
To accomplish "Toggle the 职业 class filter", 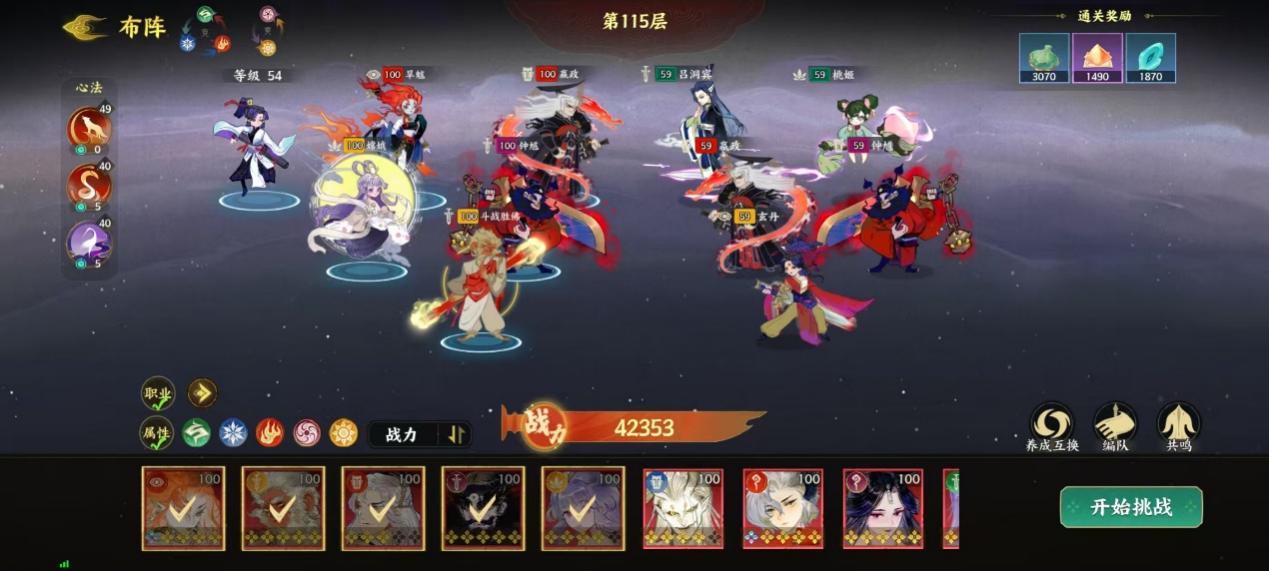I will (158, 393).
